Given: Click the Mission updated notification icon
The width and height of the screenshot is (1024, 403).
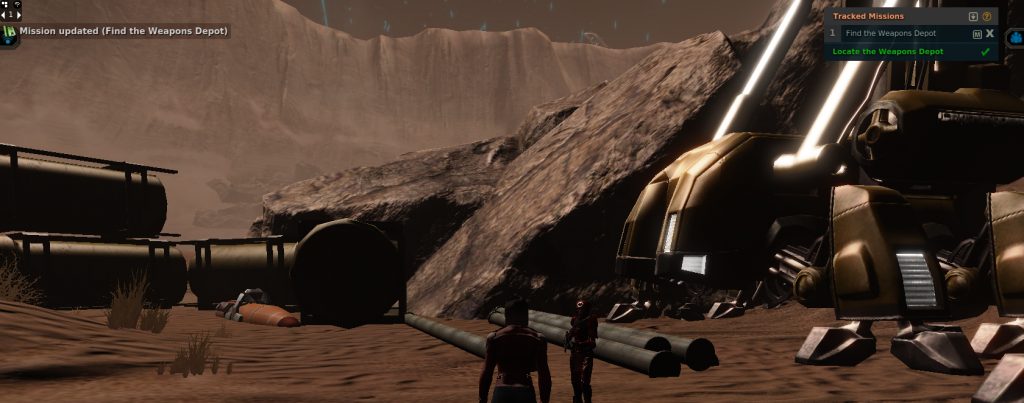Looking at the screenshot, I should pos(10,32).
